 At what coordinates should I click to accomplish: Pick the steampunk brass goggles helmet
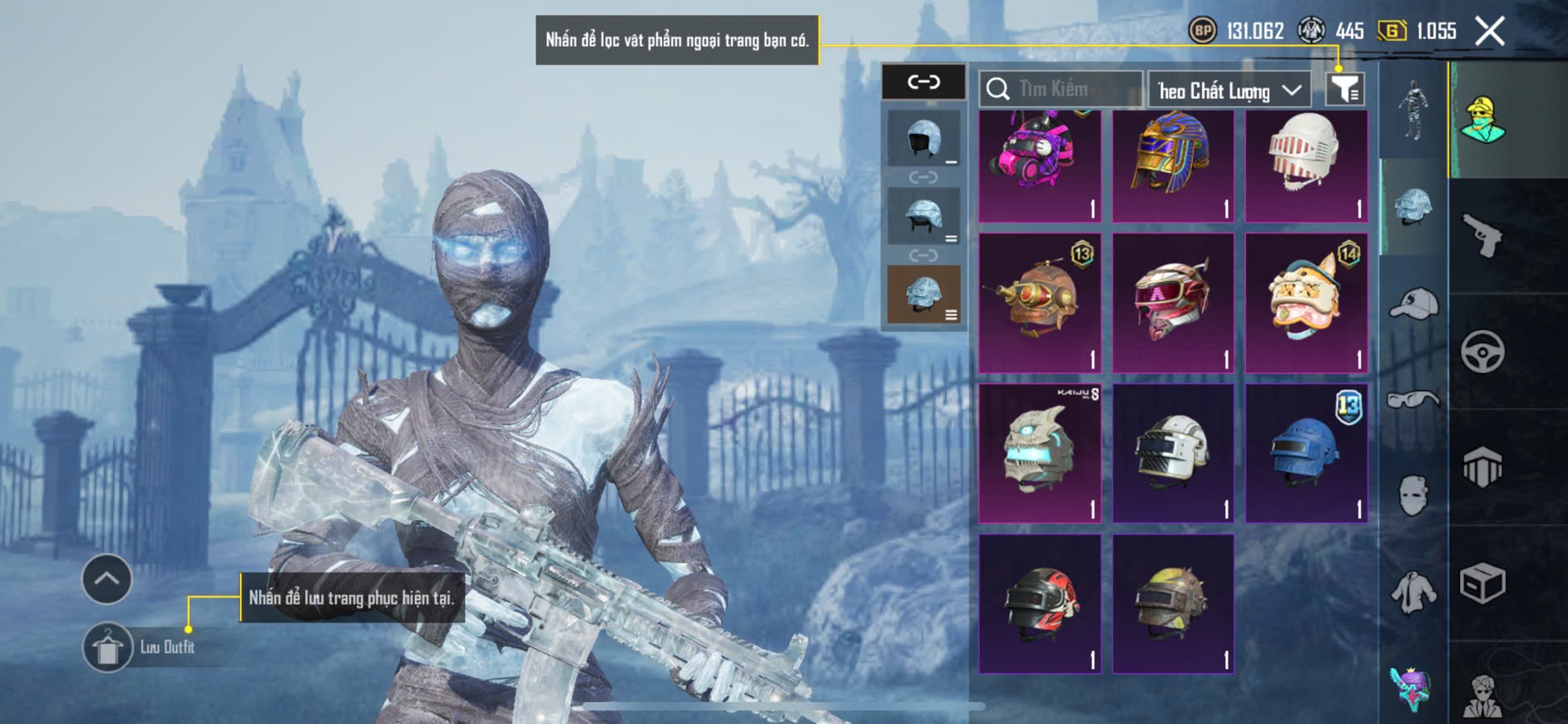[x=1039, y=303]
